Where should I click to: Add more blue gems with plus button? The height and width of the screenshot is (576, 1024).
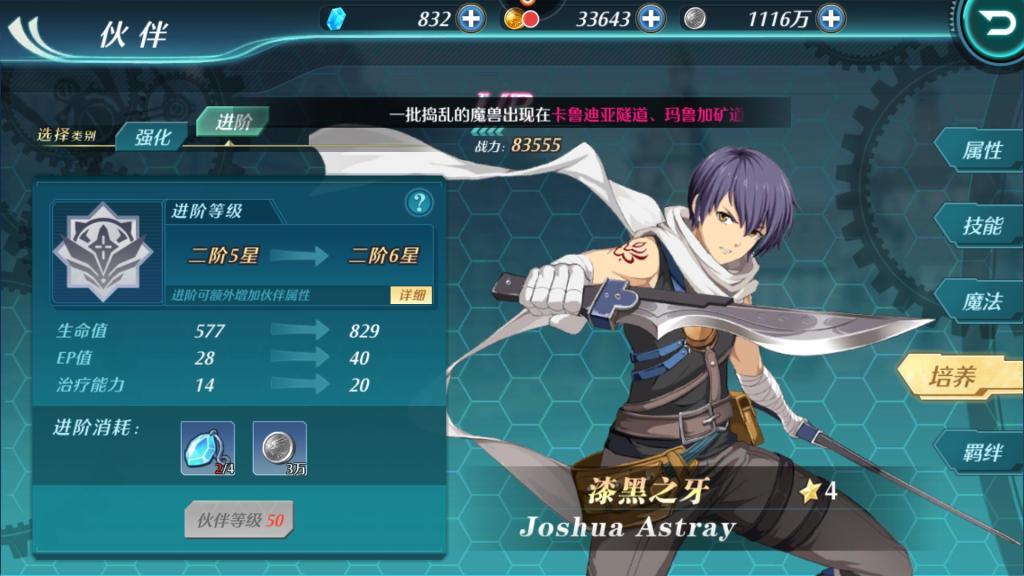pyautogui.click(x=470, y=18)
